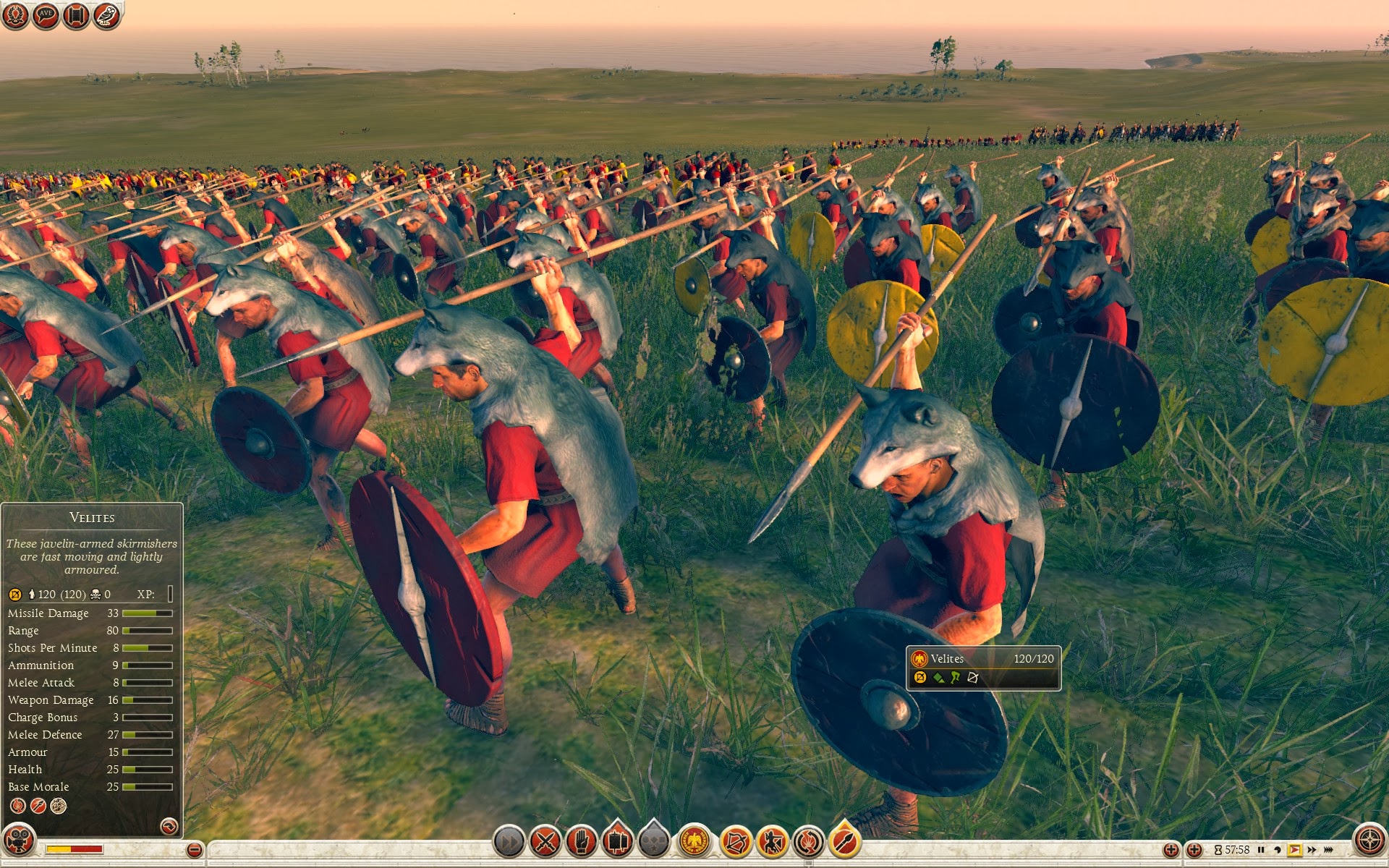Click the grey double-arrow run button
The image size is (1389, 868).
point(509,841)
